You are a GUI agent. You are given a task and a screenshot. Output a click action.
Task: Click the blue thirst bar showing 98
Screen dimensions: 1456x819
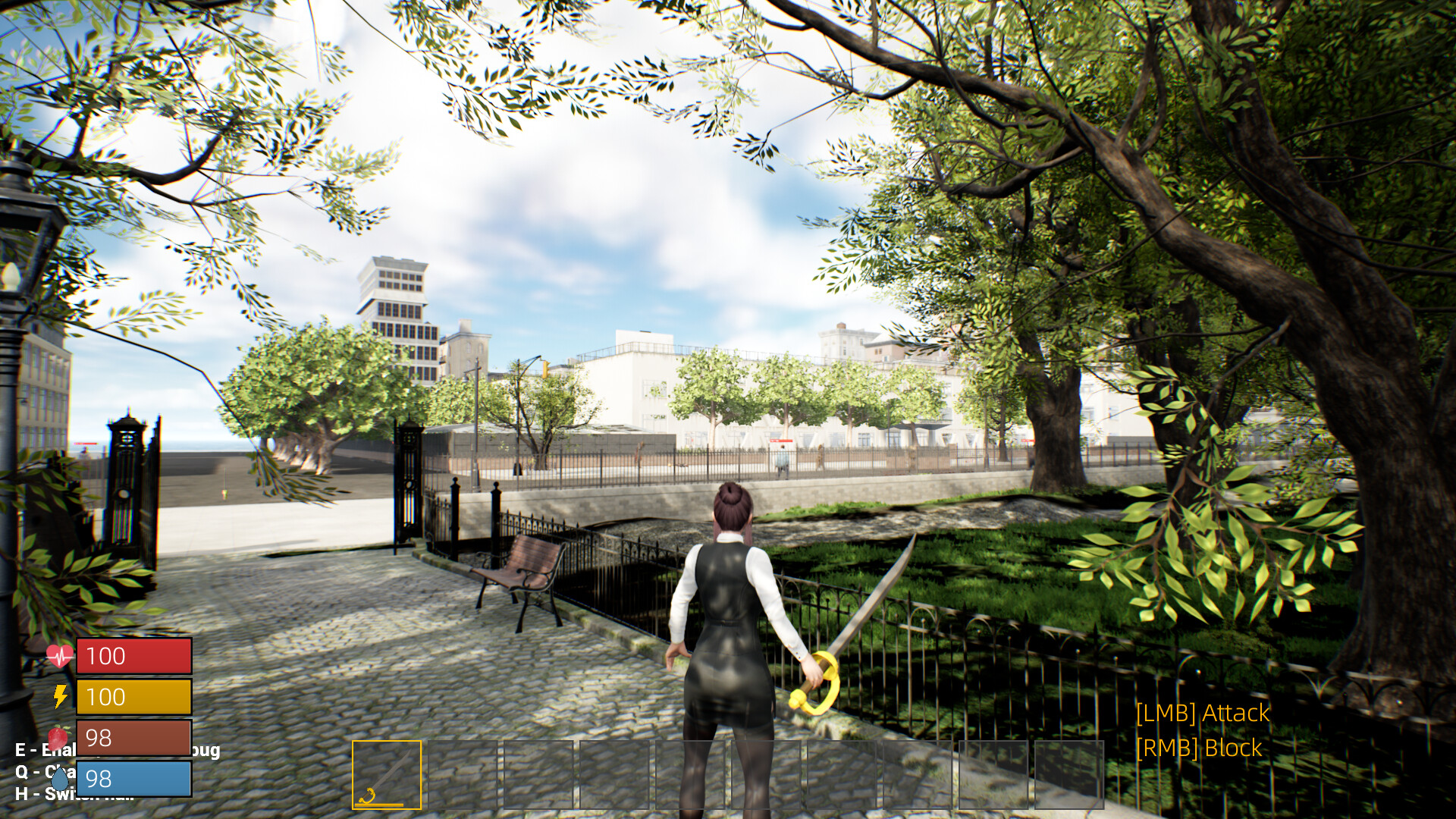pos(134,778)
